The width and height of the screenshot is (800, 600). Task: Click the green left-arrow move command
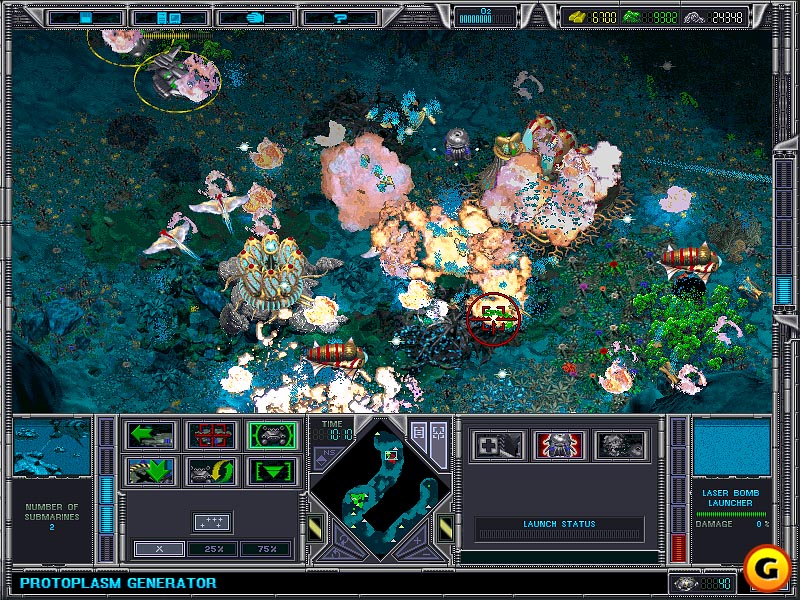click(151, 436)
